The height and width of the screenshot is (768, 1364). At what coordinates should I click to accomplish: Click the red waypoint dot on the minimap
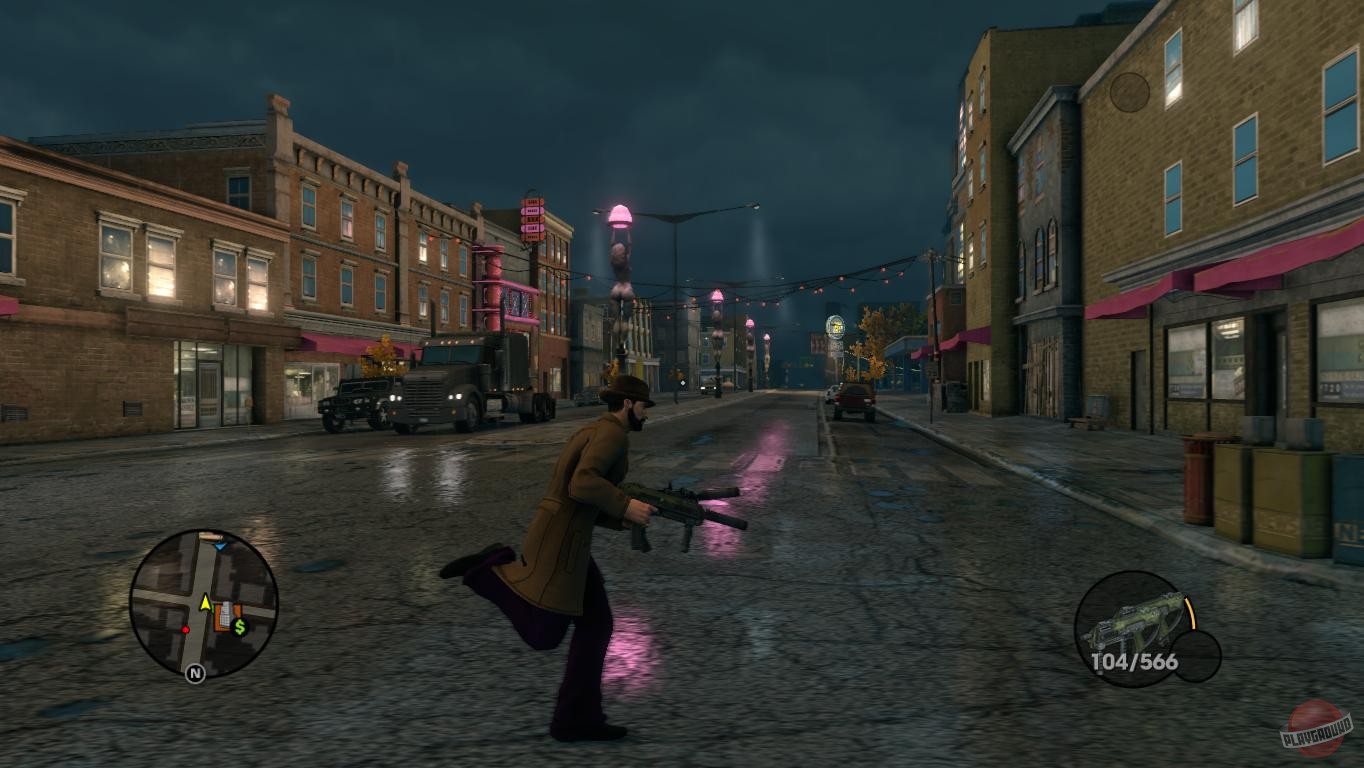pos(186,630)
